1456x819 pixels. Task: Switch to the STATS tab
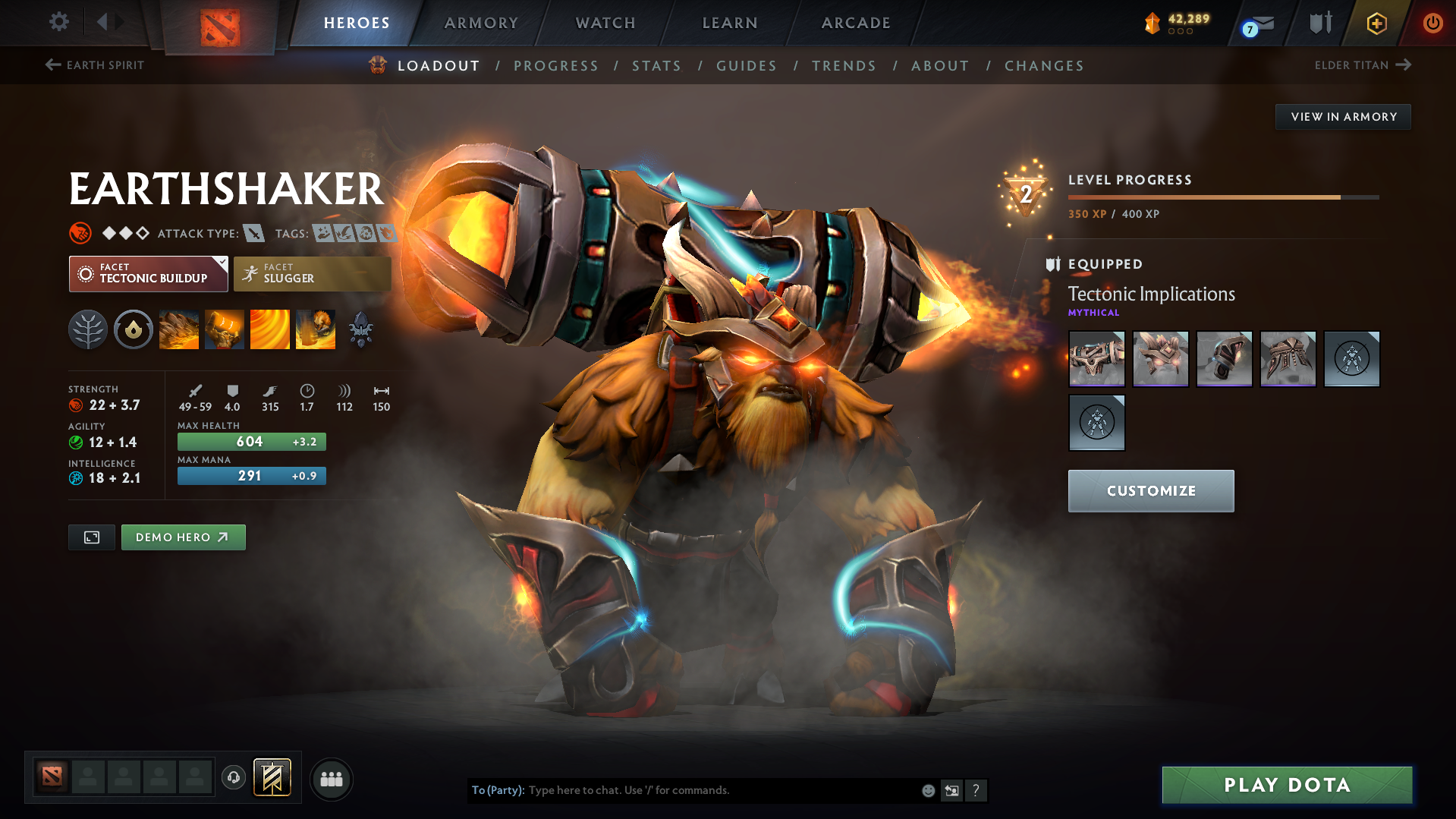click(656, 65)
